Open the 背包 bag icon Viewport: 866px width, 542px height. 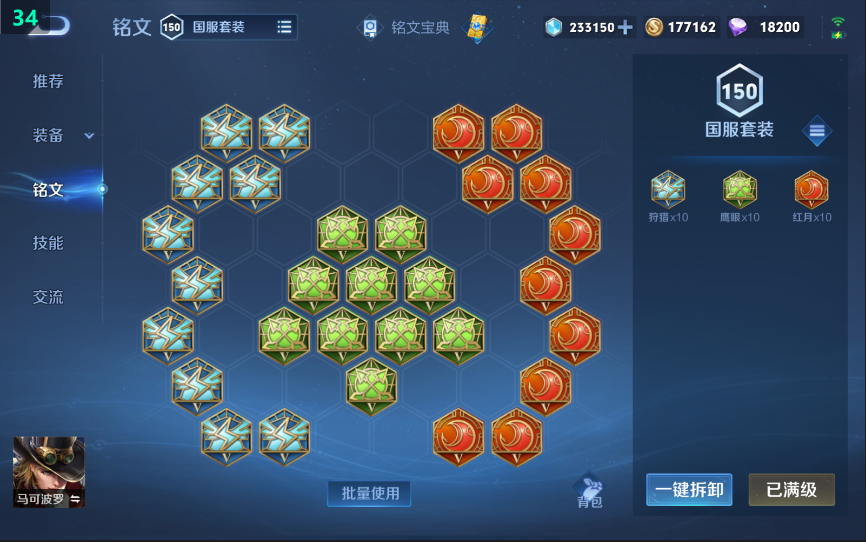[590, 491]
